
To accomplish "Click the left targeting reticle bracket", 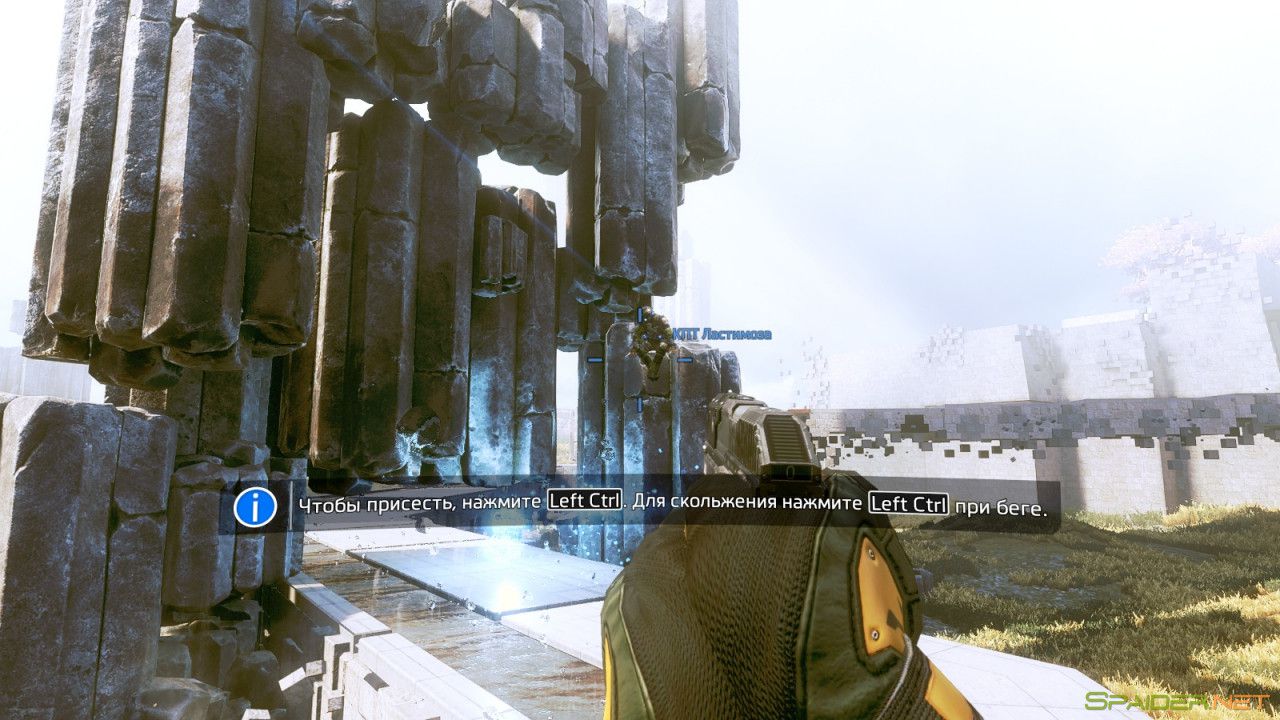I will tap(594, 360).
